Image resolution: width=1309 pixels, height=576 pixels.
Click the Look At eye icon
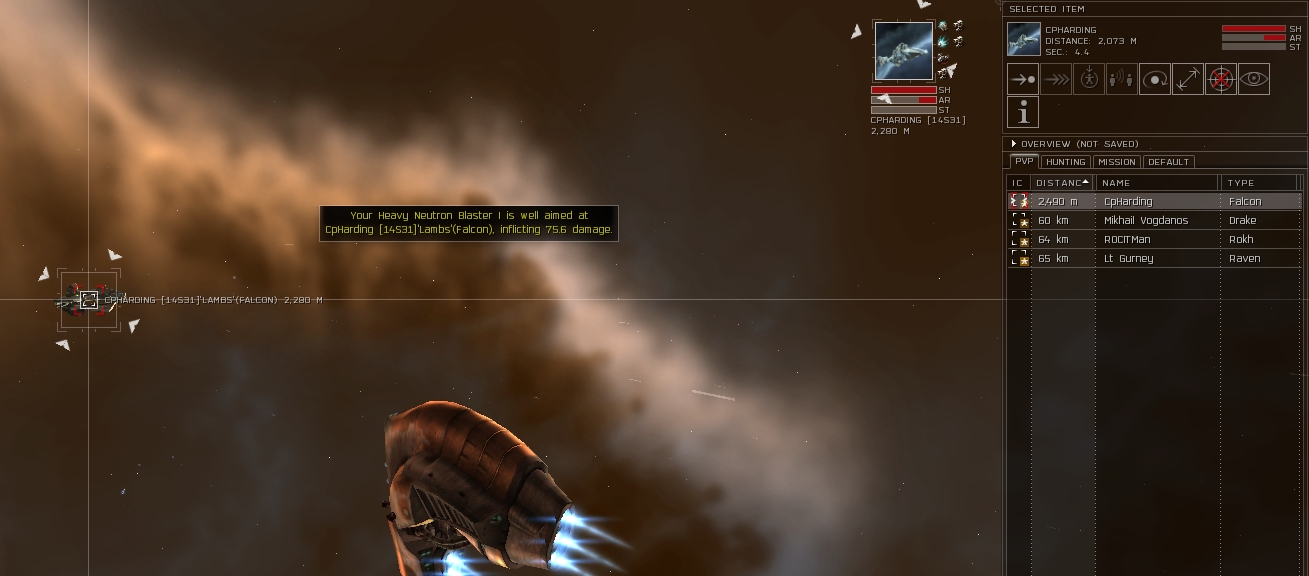(x=1254, y=79)
